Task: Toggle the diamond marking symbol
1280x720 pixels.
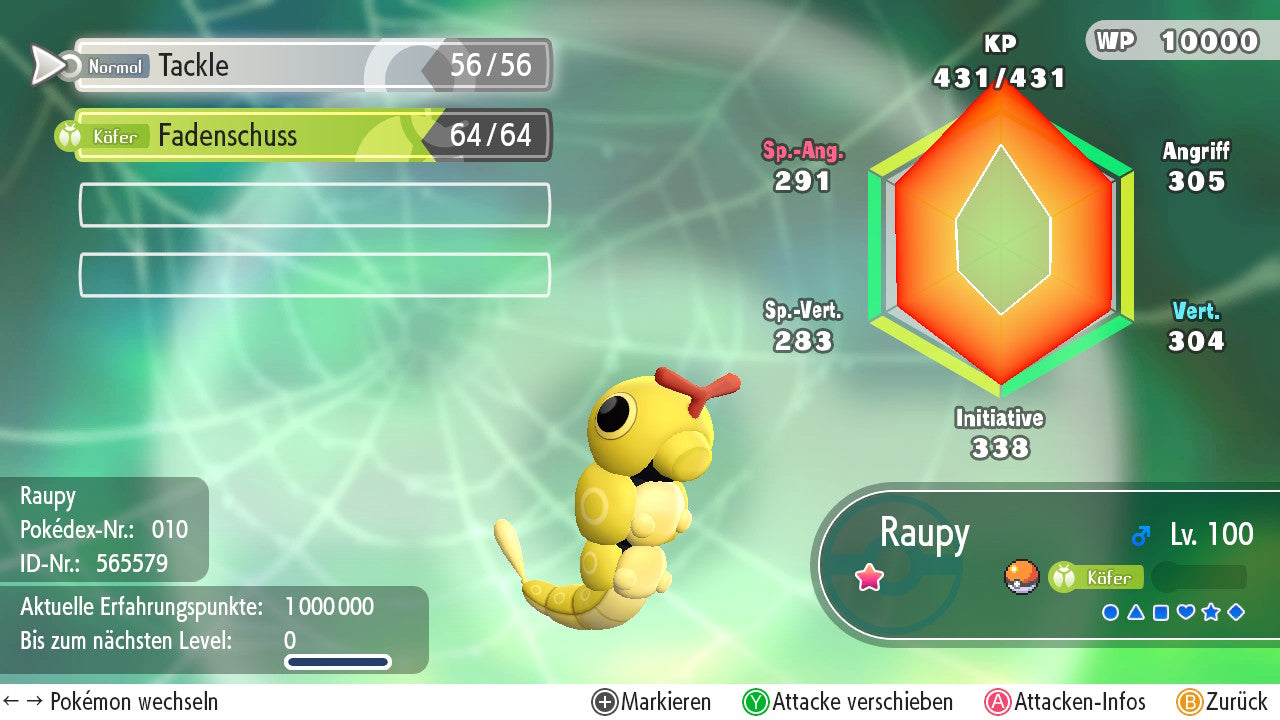Action: 1236,612
